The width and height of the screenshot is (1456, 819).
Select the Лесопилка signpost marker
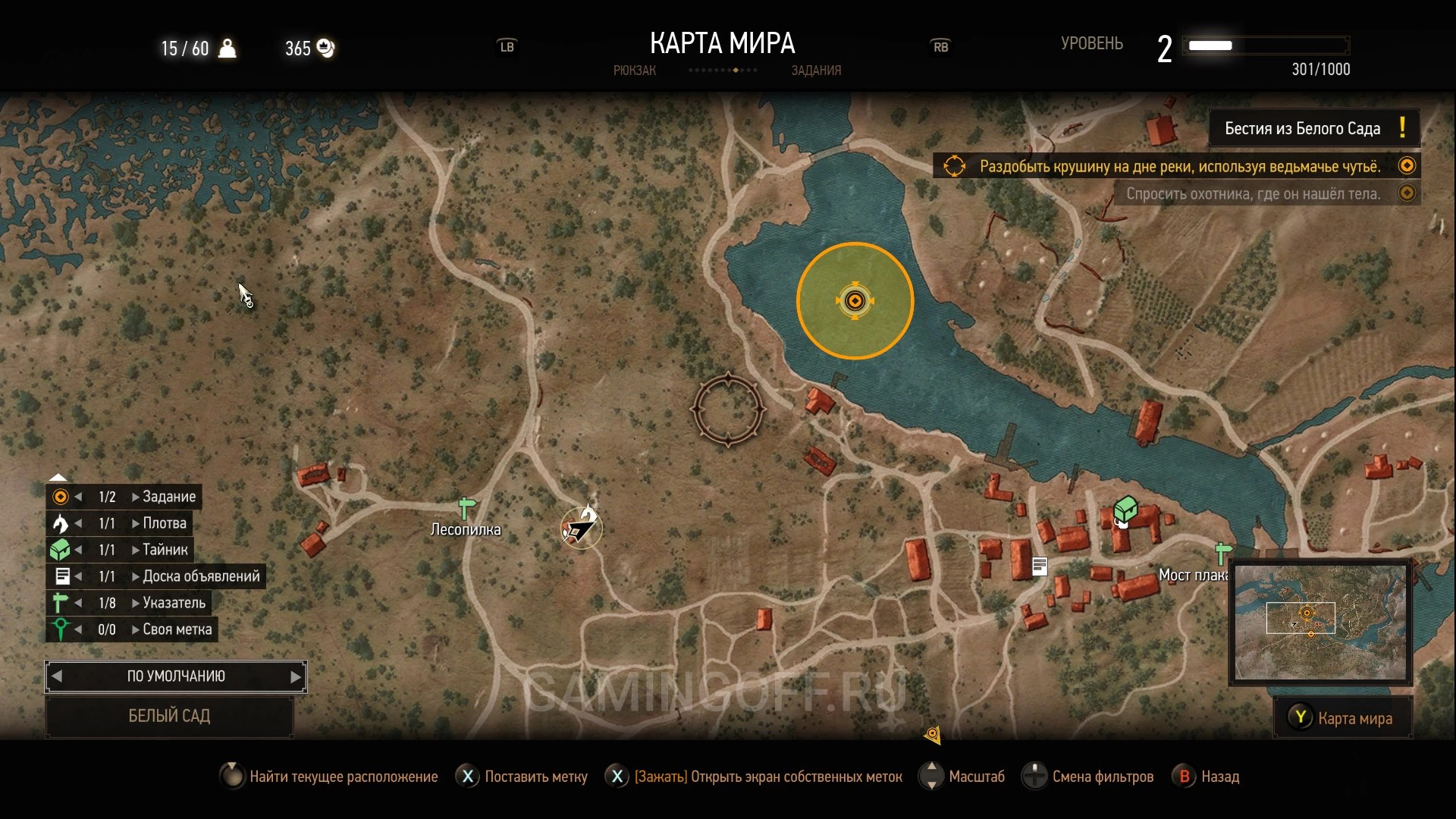[467, 508]
